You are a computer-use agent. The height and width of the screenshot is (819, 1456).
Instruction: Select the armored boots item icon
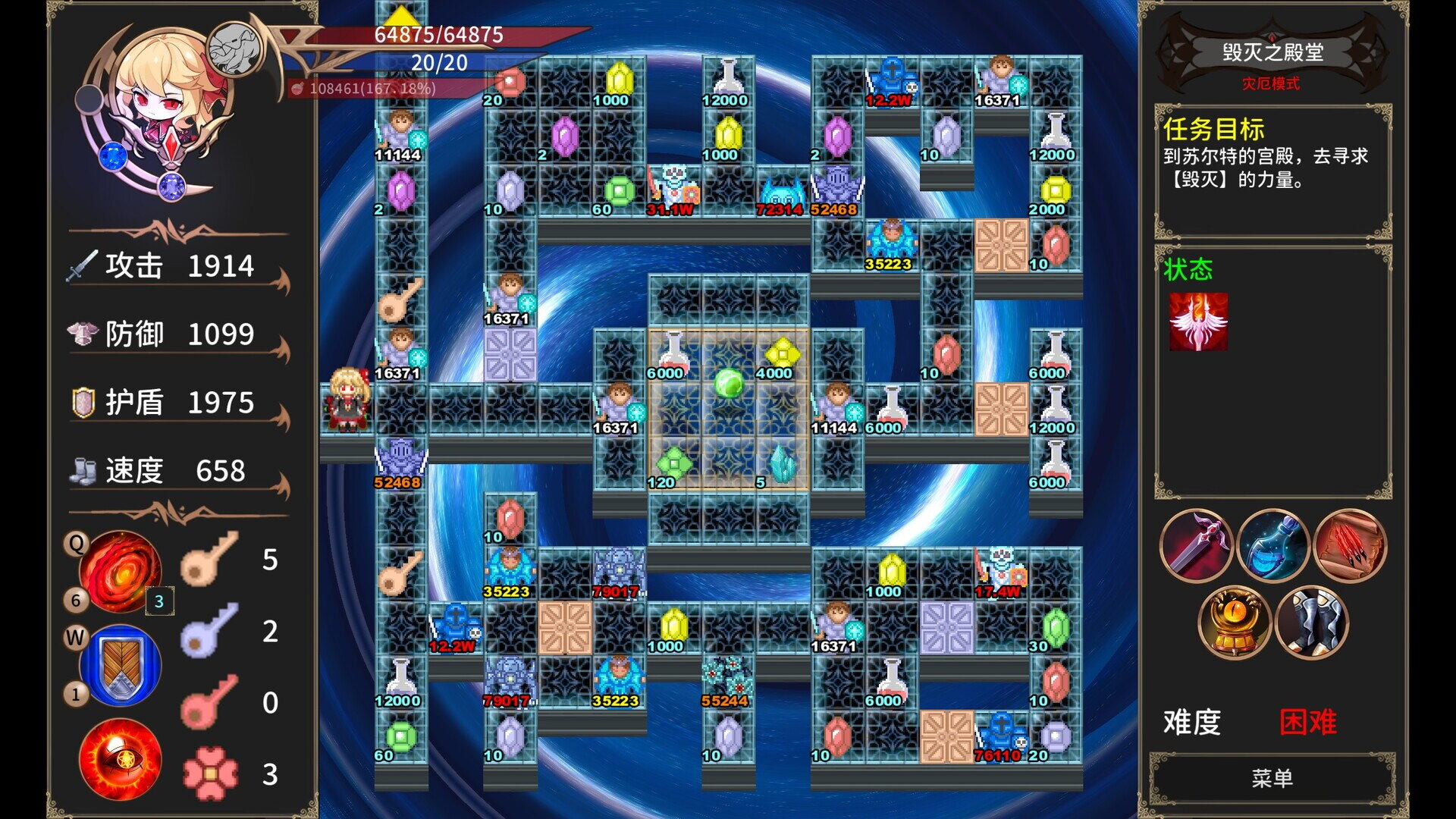point(1312,623)
